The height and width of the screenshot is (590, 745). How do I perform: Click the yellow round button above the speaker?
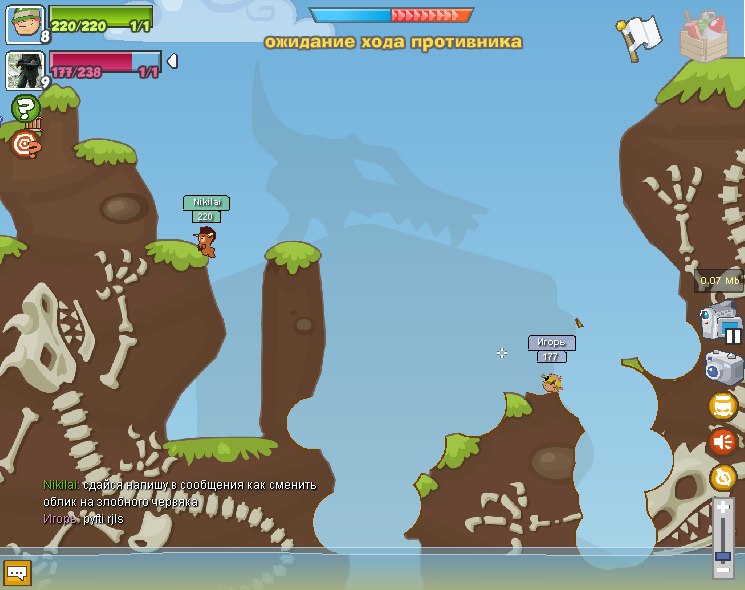722,406
